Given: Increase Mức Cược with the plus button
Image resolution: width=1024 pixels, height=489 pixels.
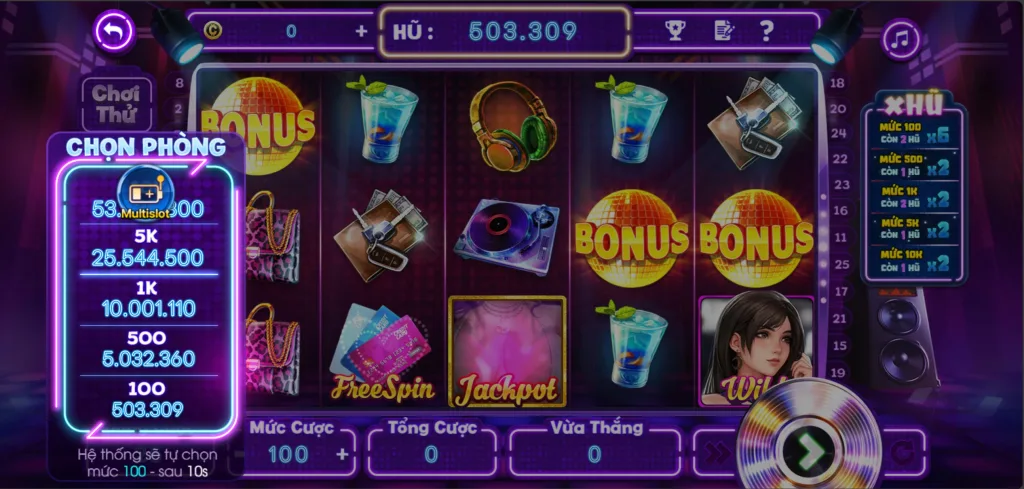Looking at the screenshot, I should pos(343,455).
